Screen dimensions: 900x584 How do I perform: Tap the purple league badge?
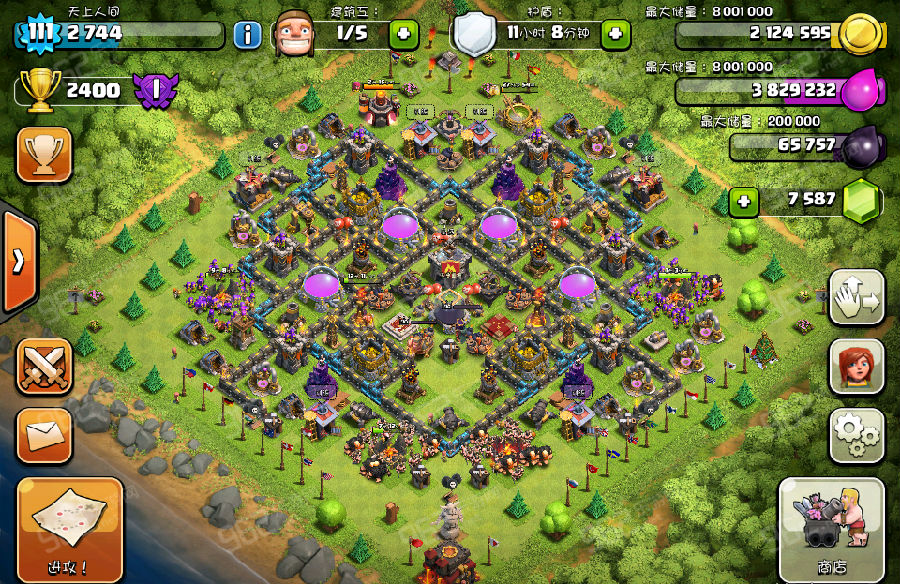(155, 91)
